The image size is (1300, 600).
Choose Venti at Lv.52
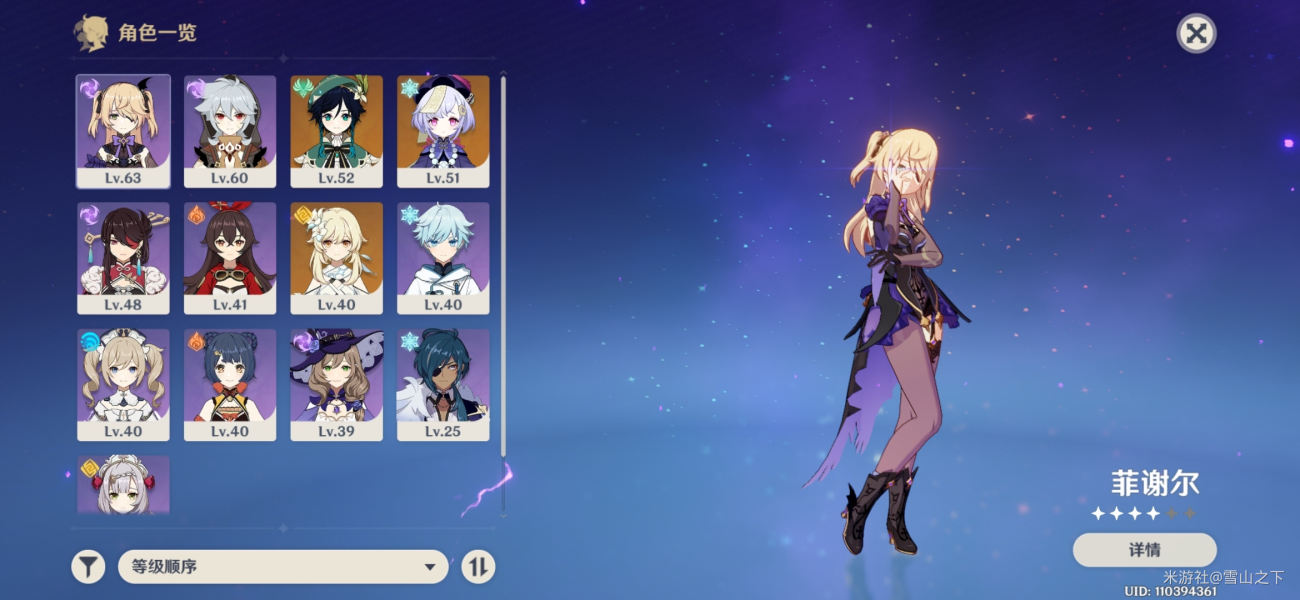[336, 131]
